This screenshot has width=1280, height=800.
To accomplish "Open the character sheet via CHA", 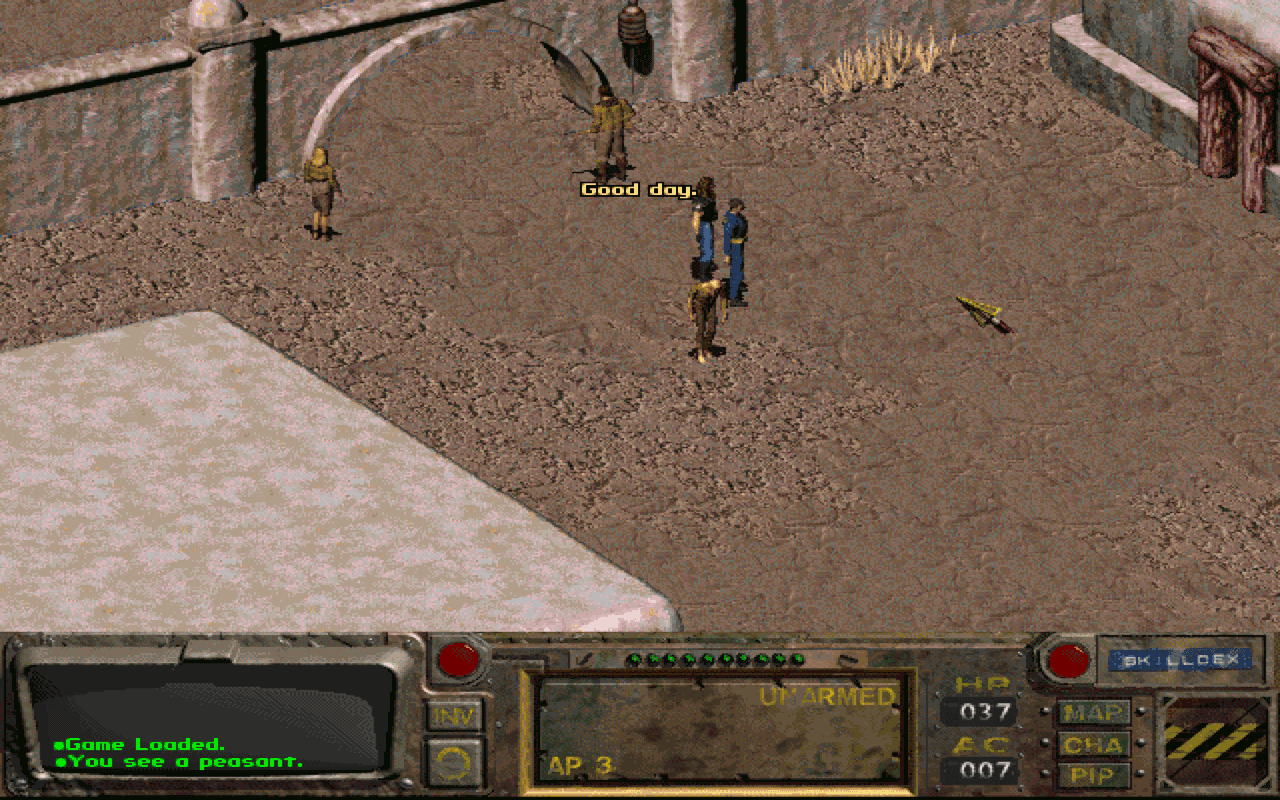I will pos(1094,745).
